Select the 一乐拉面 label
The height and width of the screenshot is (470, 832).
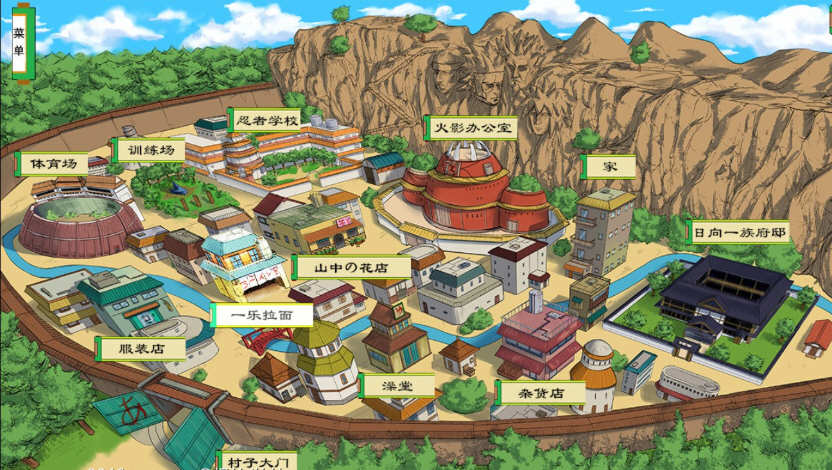[262, 314]
